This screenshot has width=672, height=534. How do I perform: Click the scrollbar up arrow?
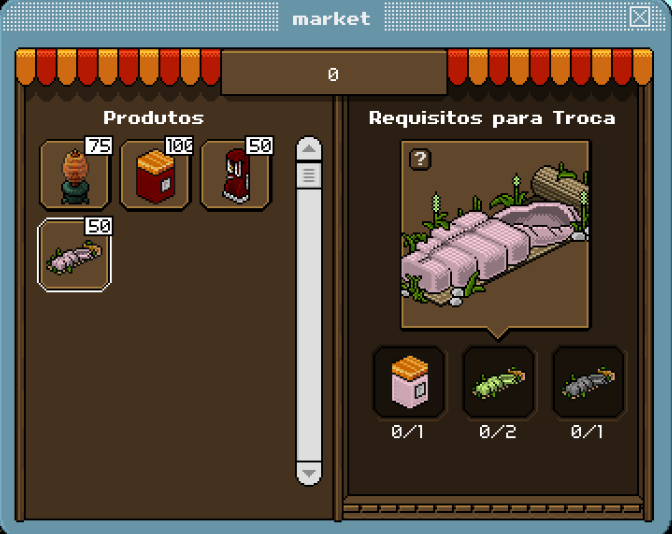(309, 150)
